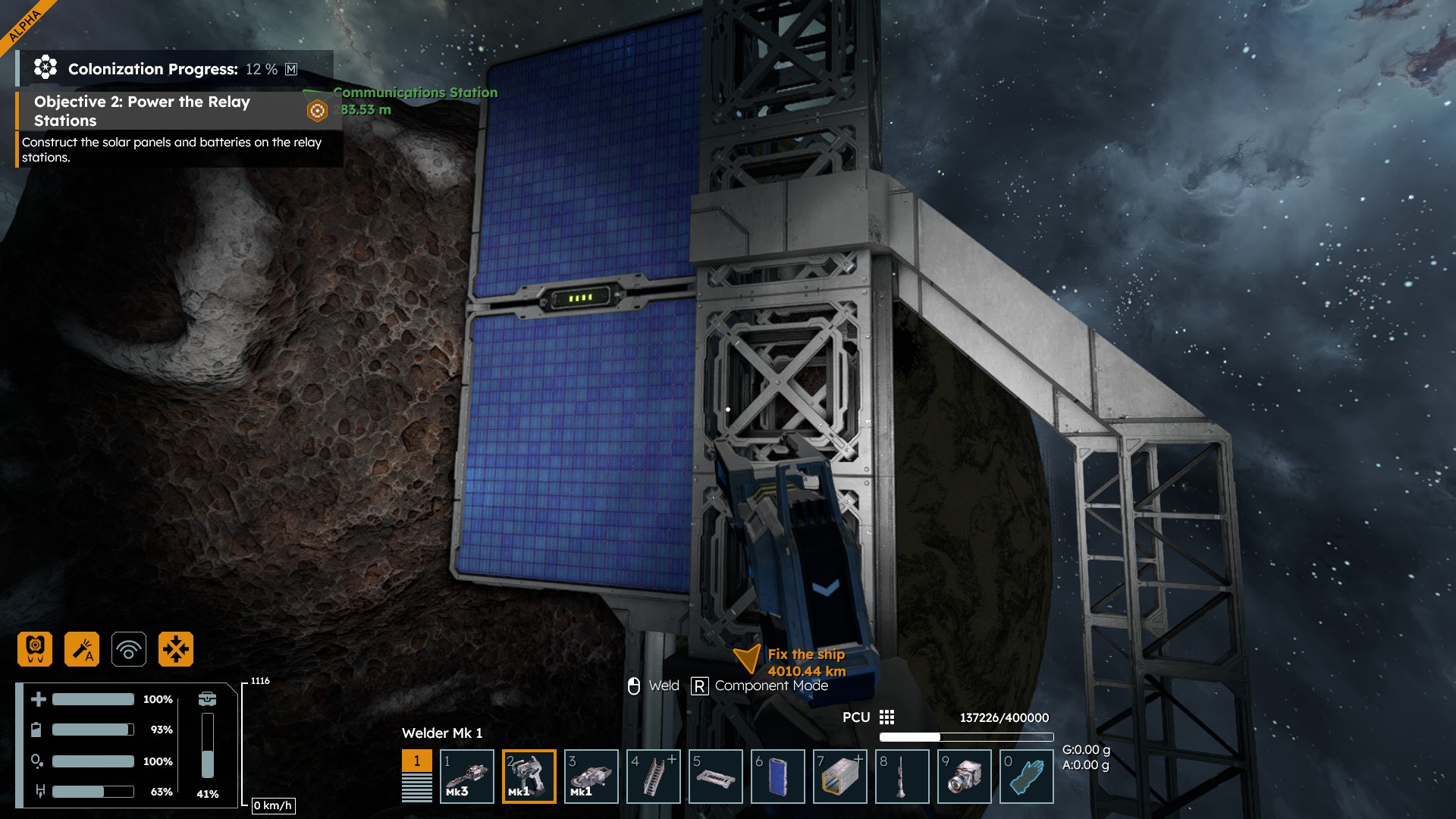The height and width of the screenshot is (819, 1456).
Task: Select the antenna spire in slot 8
Action: point(902,776)
